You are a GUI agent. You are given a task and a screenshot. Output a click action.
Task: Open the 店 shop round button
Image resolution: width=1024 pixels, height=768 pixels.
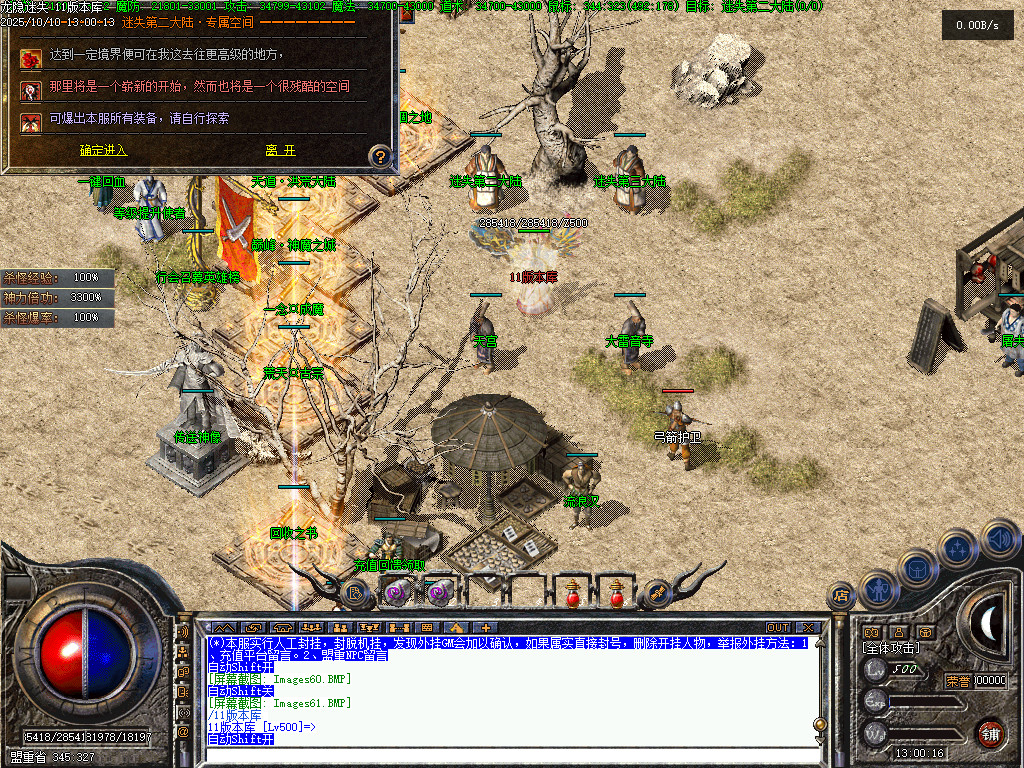pos(840,597)
